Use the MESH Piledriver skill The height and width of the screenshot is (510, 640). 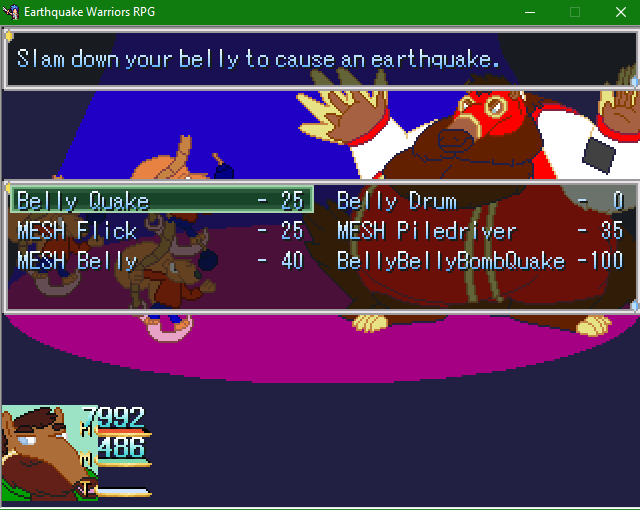coord(480,231)
